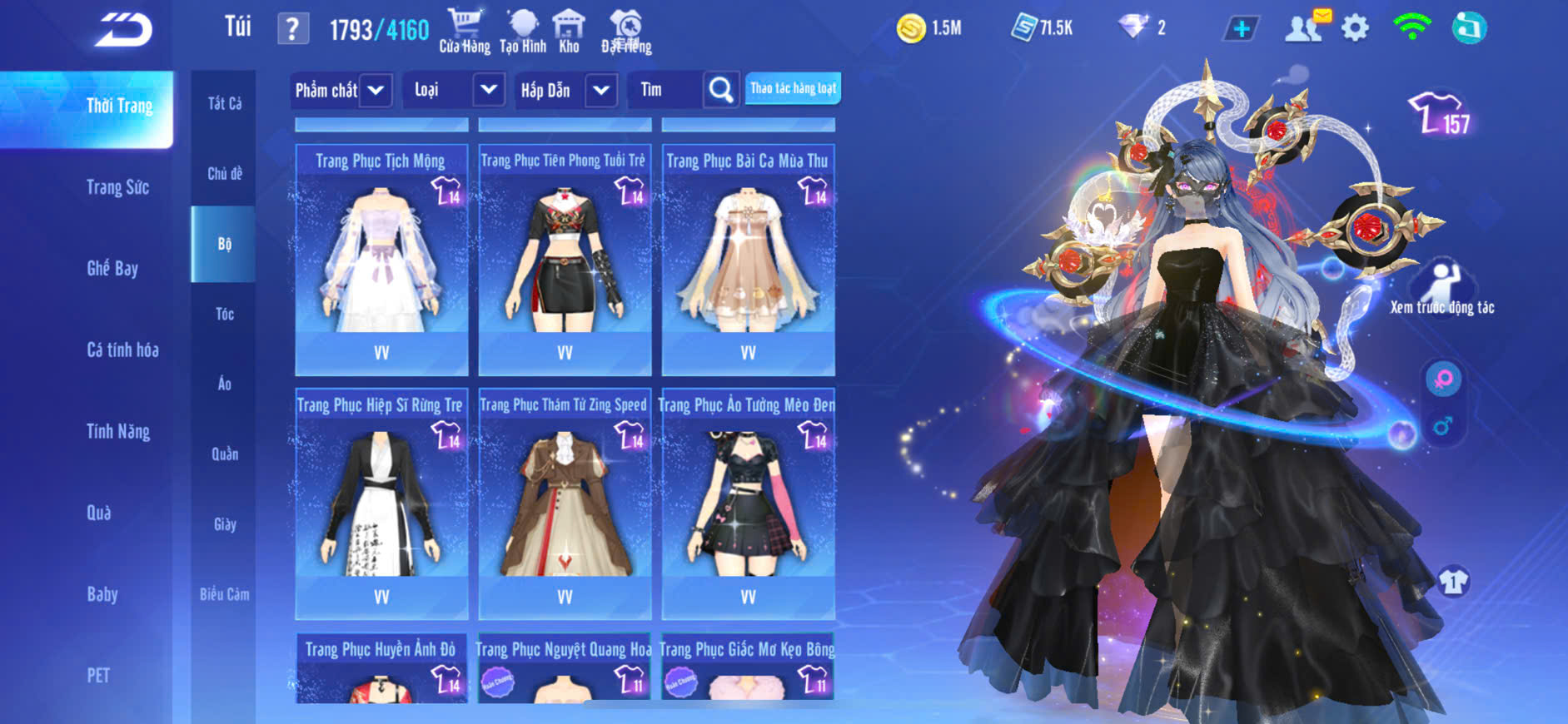The width and height of the screenshot is (1568, 724).
Task: Open Xem trước động tác preview
Action: click(1442, 288)
